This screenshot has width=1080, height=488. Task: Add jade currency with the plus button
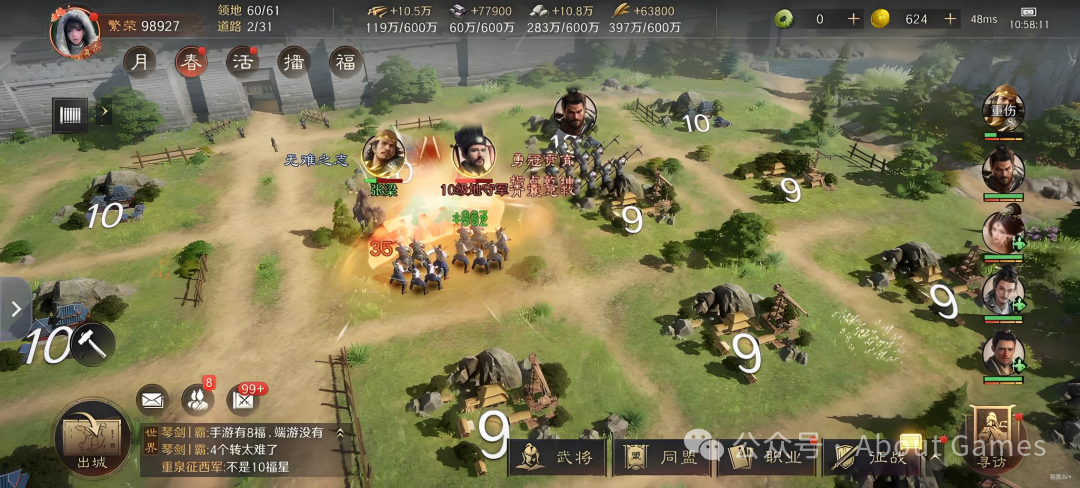(853, 19)
